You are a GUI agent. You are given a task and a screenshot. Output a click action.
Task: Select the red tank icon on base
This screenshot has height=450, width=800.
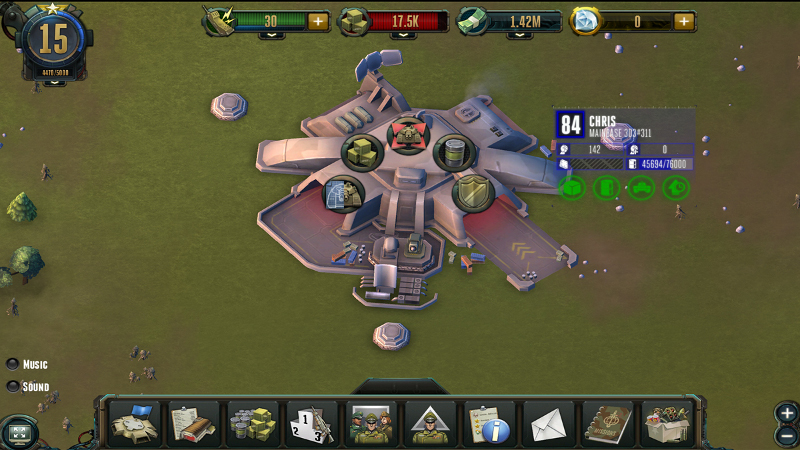coord(406,135)
